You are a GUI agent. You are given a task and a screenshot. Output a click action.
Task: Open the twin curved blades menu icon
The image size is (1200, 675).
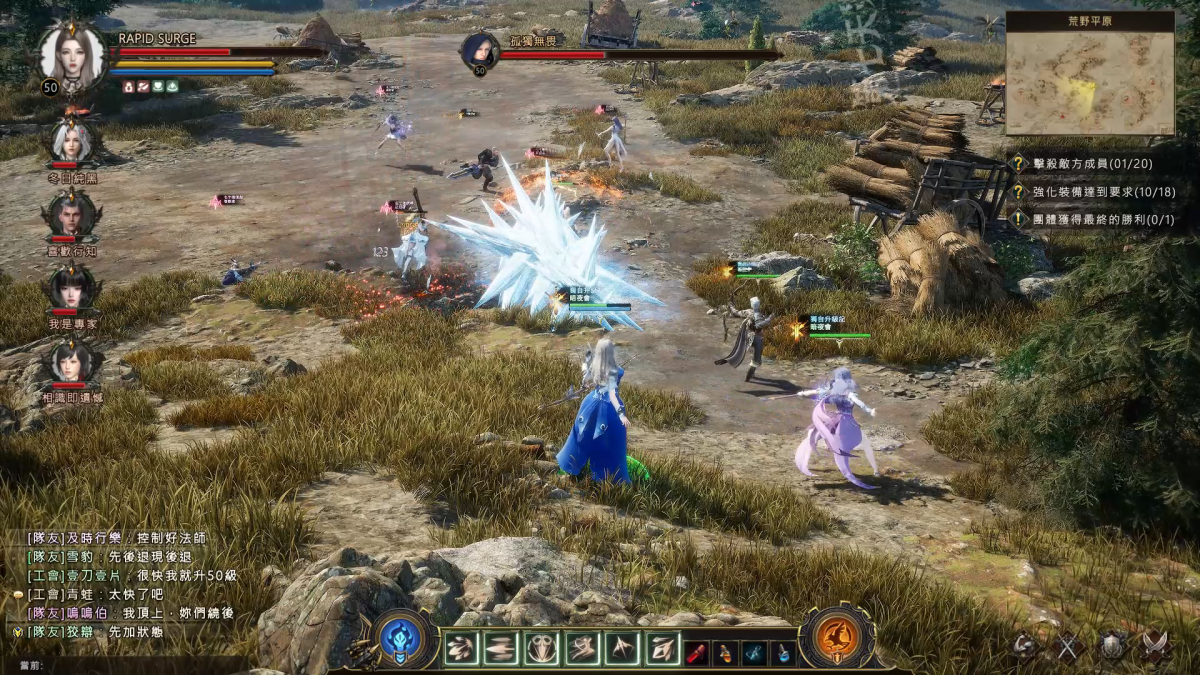pyautogui.click(x=1157, y=647)
